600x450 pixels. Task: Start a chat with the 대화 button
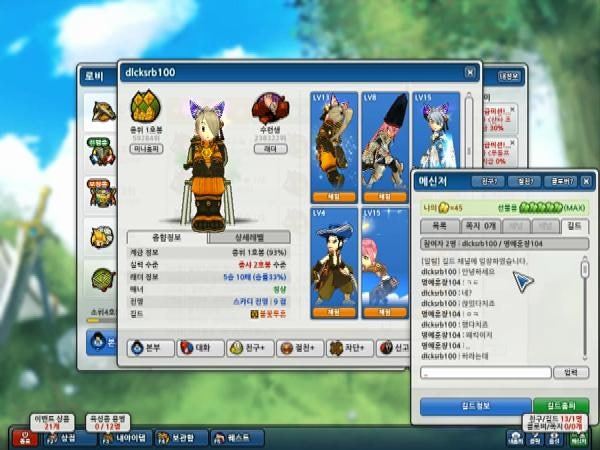pos(200,348)
